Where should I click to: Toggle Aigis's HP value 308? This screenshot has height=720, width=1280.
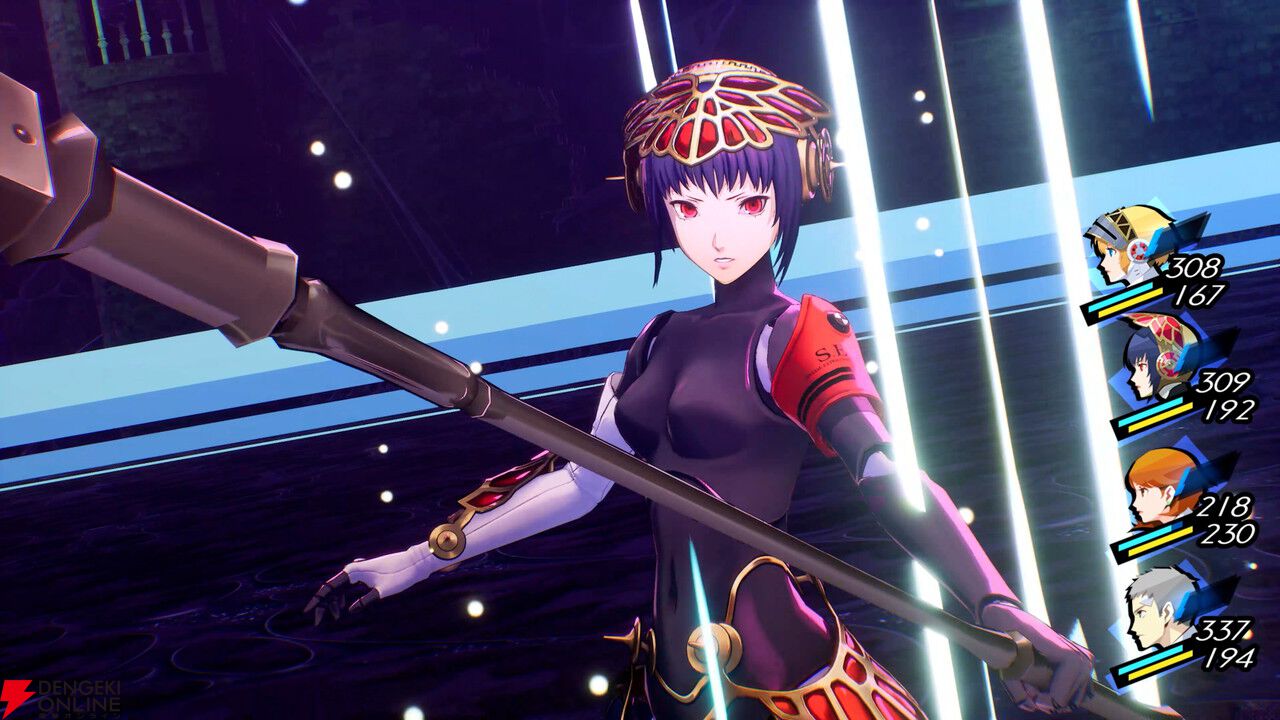(x=1198, y=268)
